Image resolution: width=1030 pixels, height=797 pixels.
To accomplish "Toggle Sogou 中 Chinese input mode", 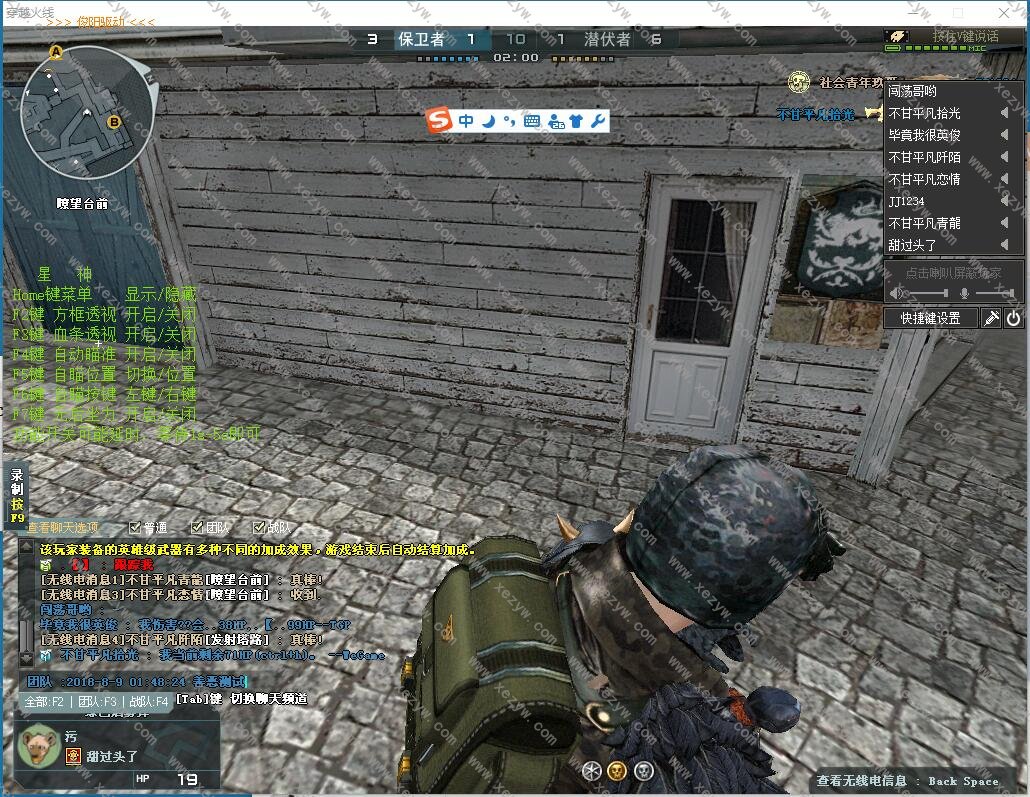I will [466, 121].
